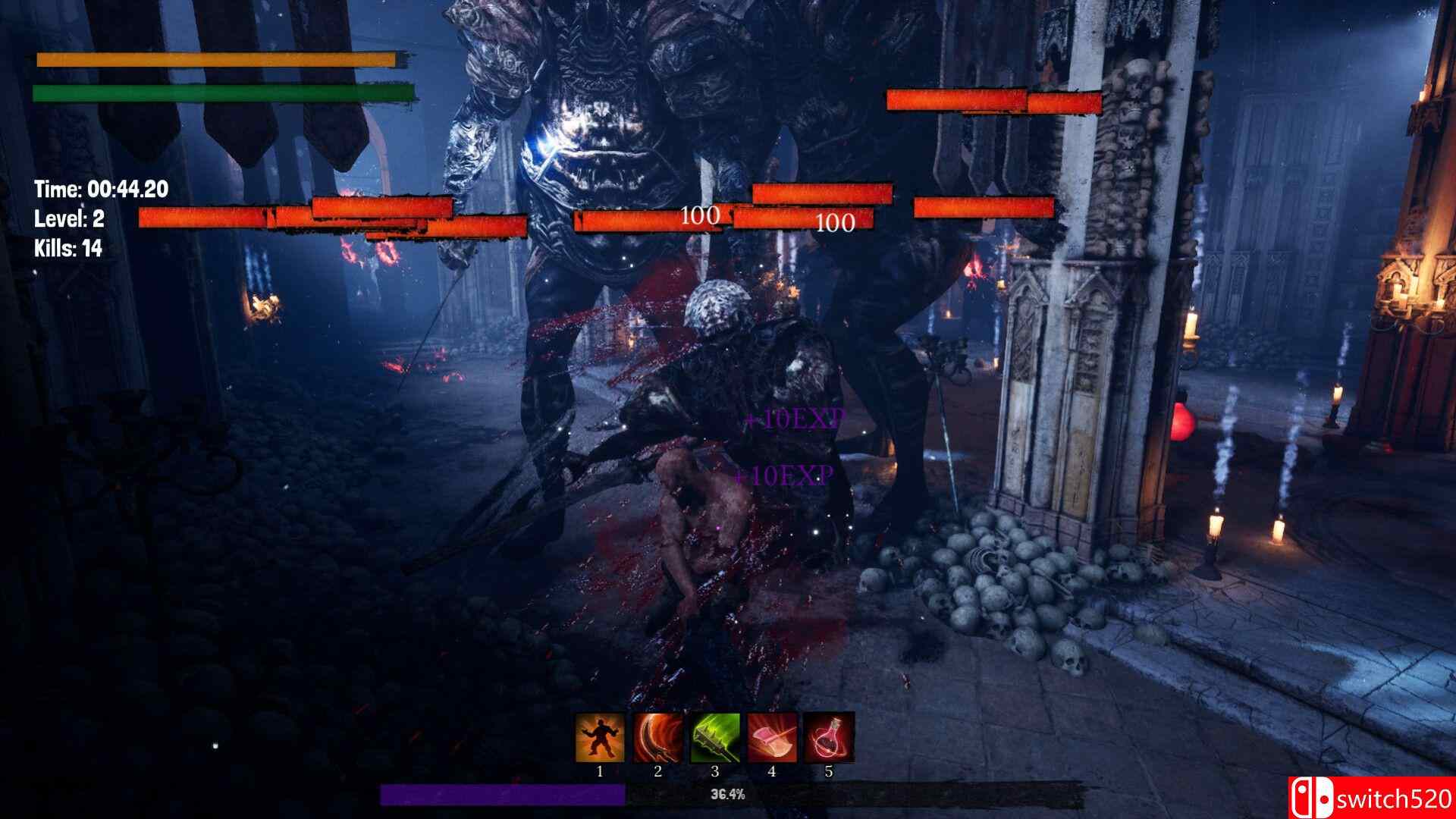Use the red crescent blade slash skill
The height and width of the screenshot is (819, 1456).
657,737
